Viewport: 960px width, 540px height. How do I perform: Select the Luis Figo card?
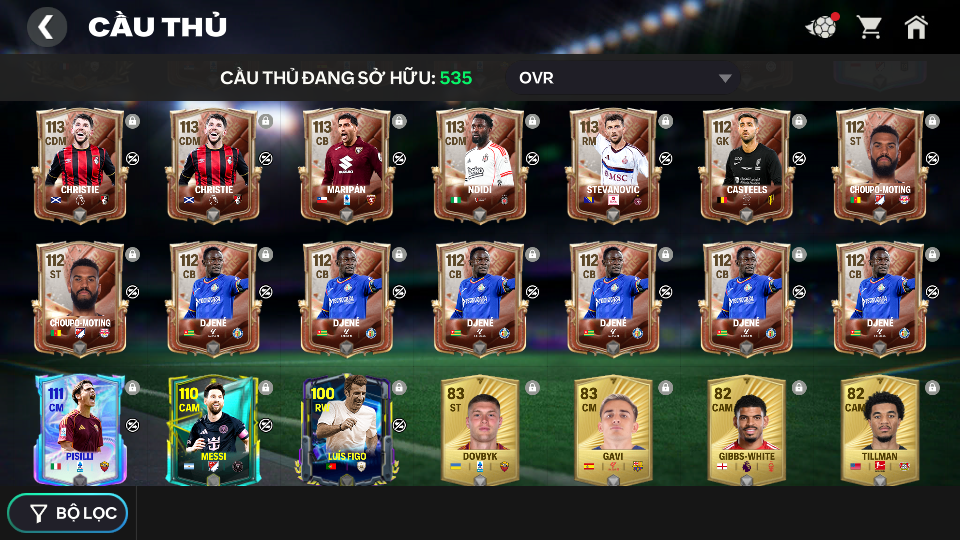pos(346,430)
